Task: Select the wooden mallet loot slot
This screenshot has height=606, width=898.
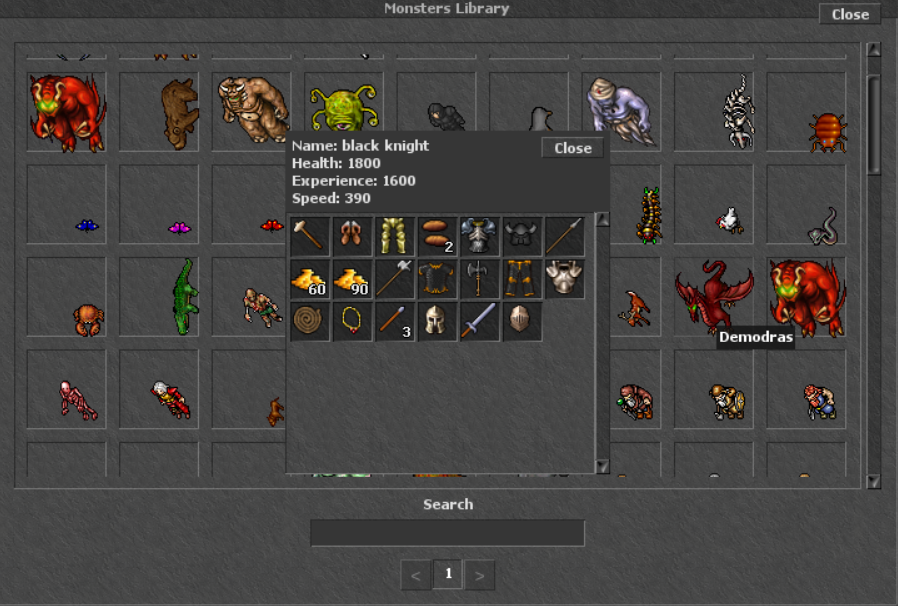Action: 309,237
